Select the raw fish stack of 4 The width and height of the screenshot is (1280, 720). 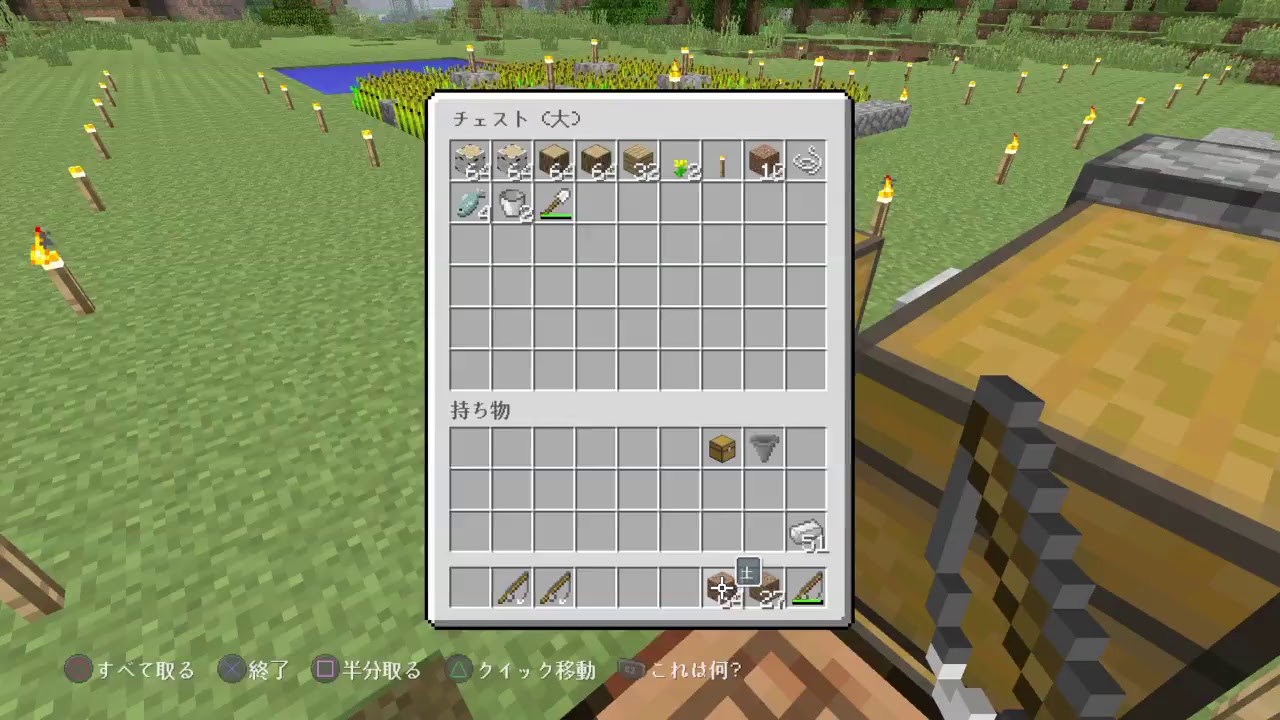(469, 204)
